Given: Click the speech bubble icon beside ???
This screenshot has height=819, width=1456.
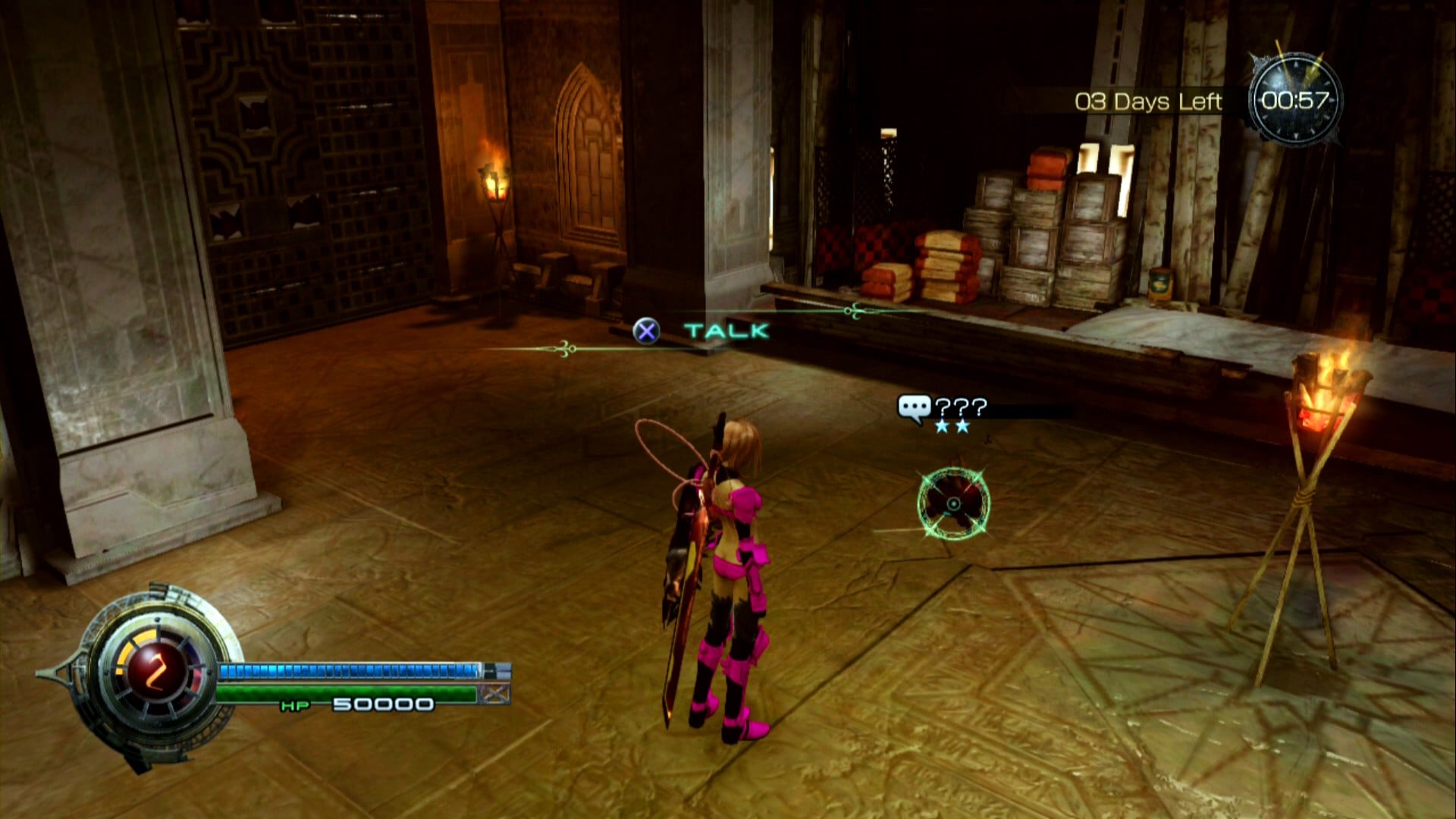Looking at the screenshot, I should (913, 409).
